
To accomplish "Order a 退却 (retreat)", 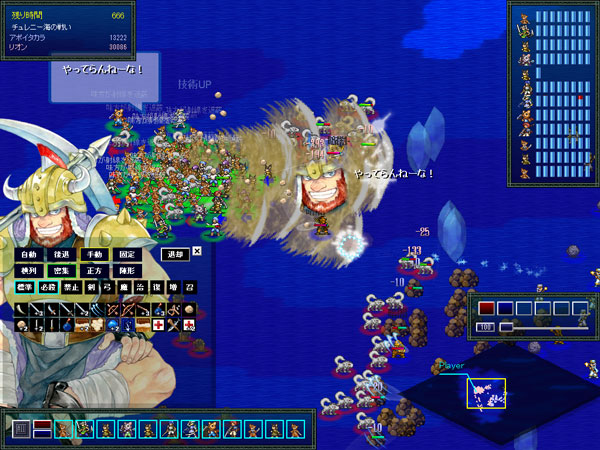I will pos(174,254).
